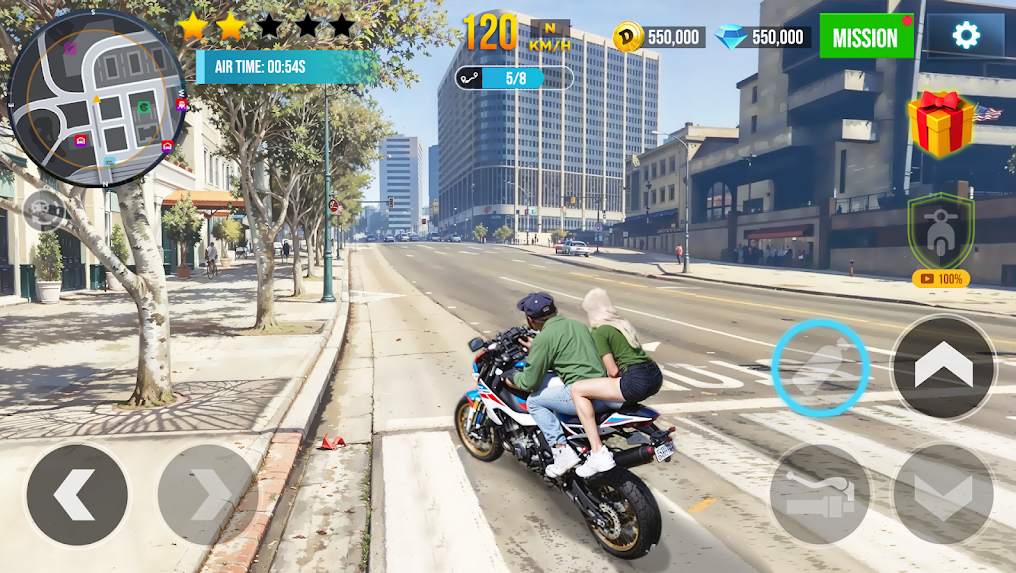Brake with the down arrow button
This screenshot has width=1016, height=573.
tap(943, 493)
